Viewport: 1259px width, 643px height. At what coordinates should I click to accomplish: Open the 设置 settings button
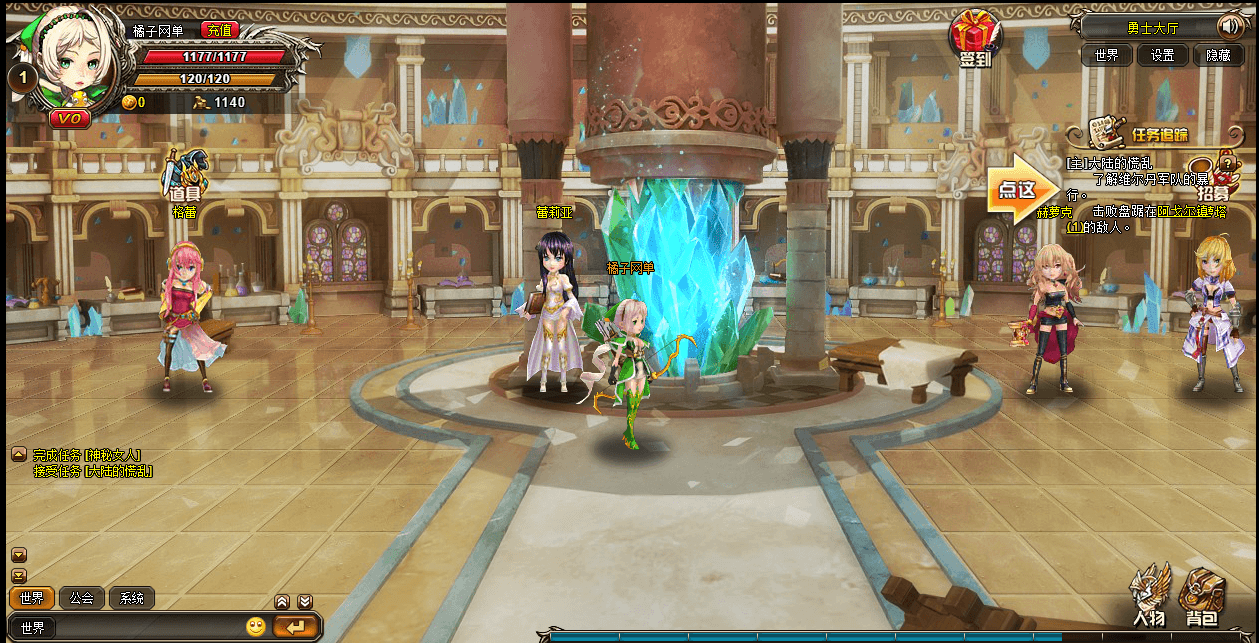pyautogui.click(x=1162, y=55)
